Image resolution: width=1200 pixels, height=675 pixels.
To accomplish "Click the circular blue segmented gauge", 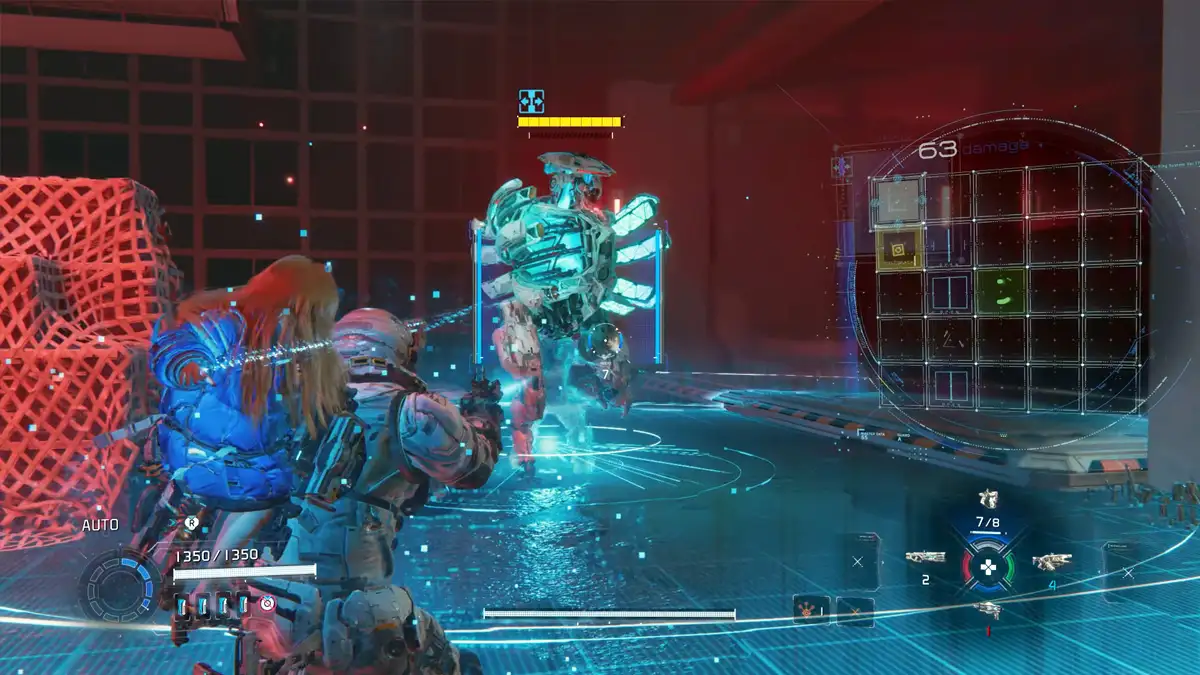I will pyautogui.click(x=120, y=587).
